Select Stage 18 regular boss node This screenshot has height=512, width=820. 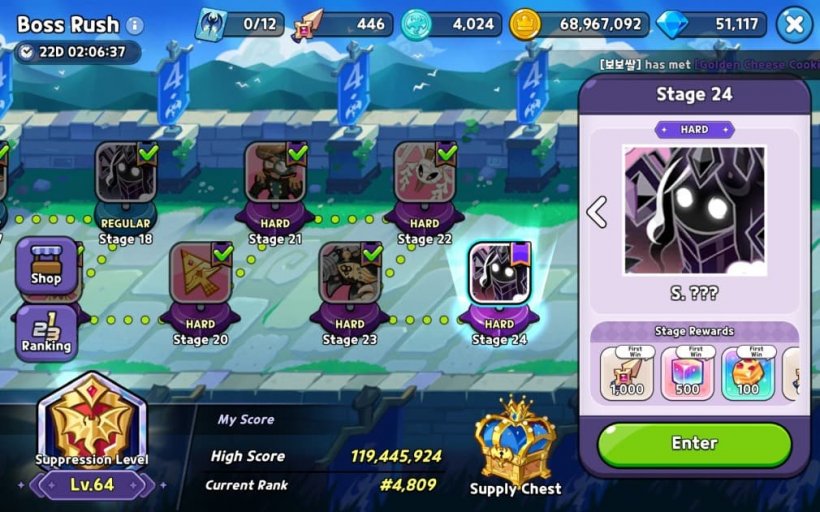[125, 175]
